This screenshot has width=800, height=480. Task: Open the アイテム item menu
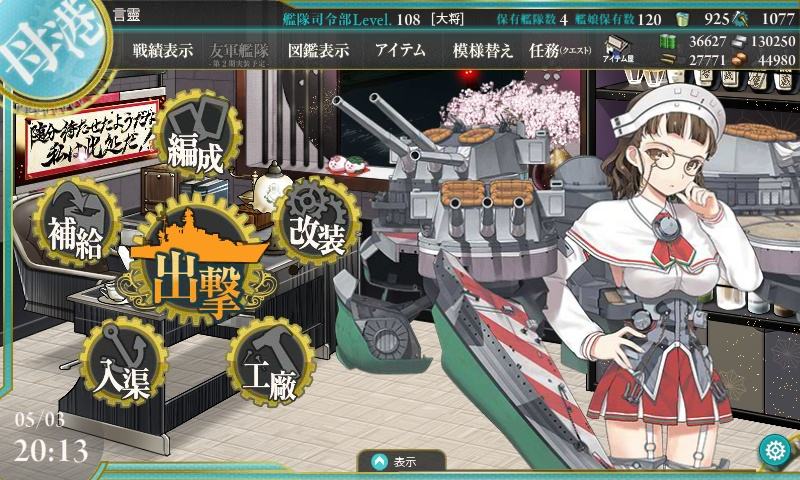(x=400, y=50)
